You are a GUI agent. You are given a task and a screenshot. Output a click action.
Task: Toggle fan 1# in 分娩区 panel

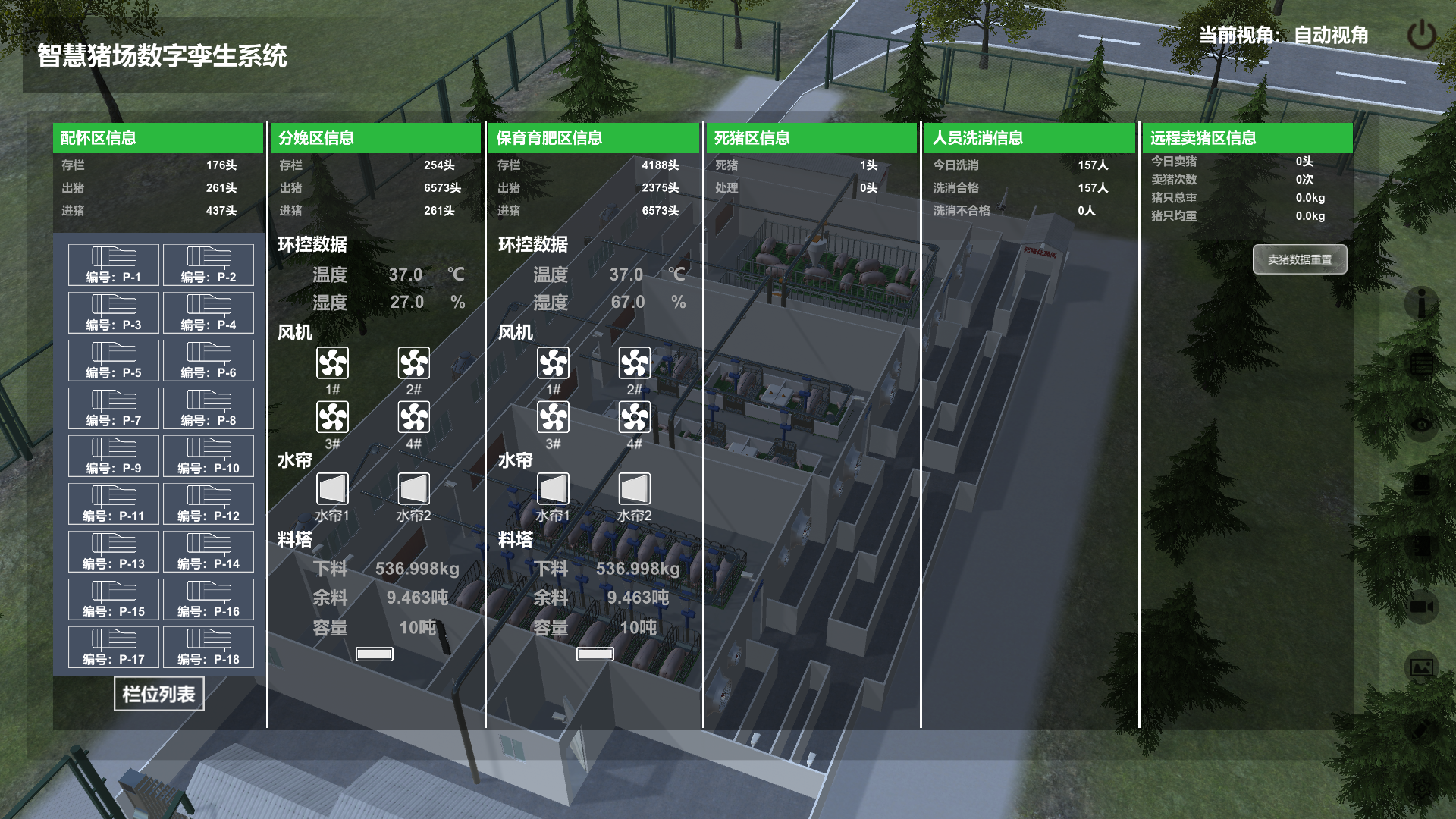[x=332, y=363]
